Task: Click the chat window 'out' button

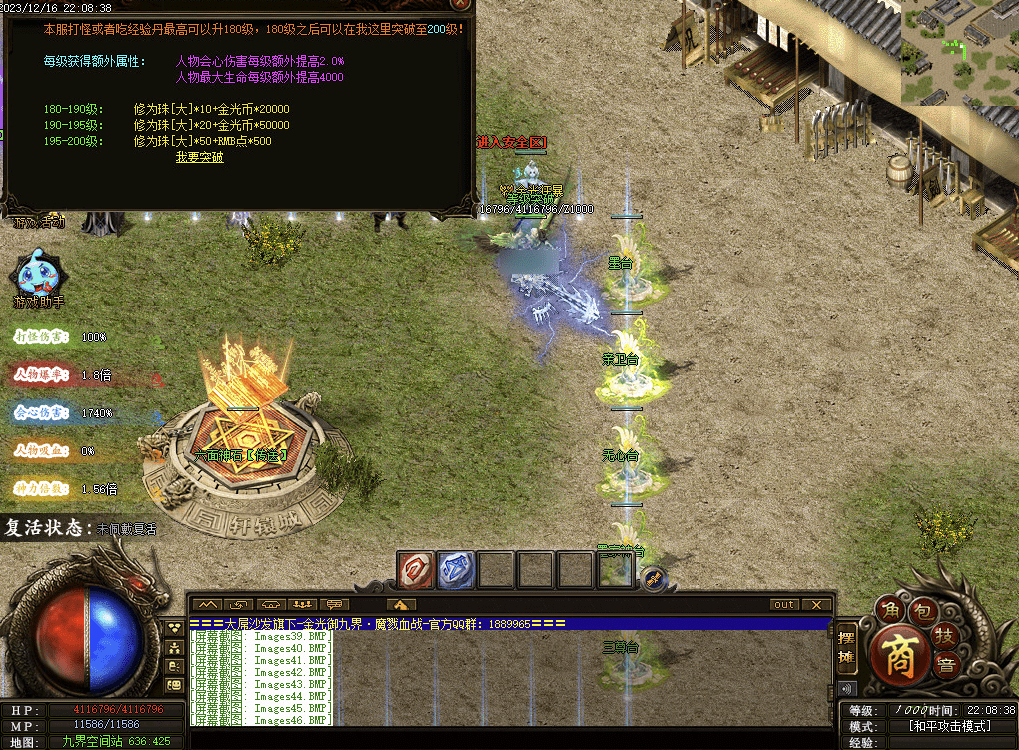Action: point(785,604)
